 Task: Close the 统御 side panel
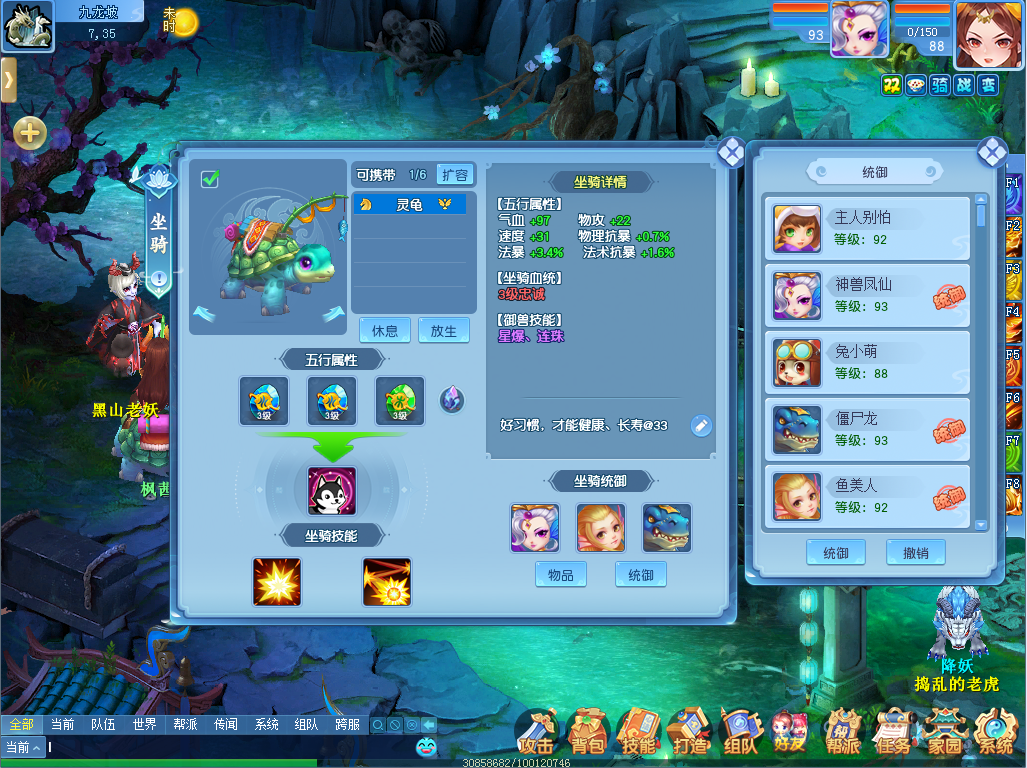point(991,151)
